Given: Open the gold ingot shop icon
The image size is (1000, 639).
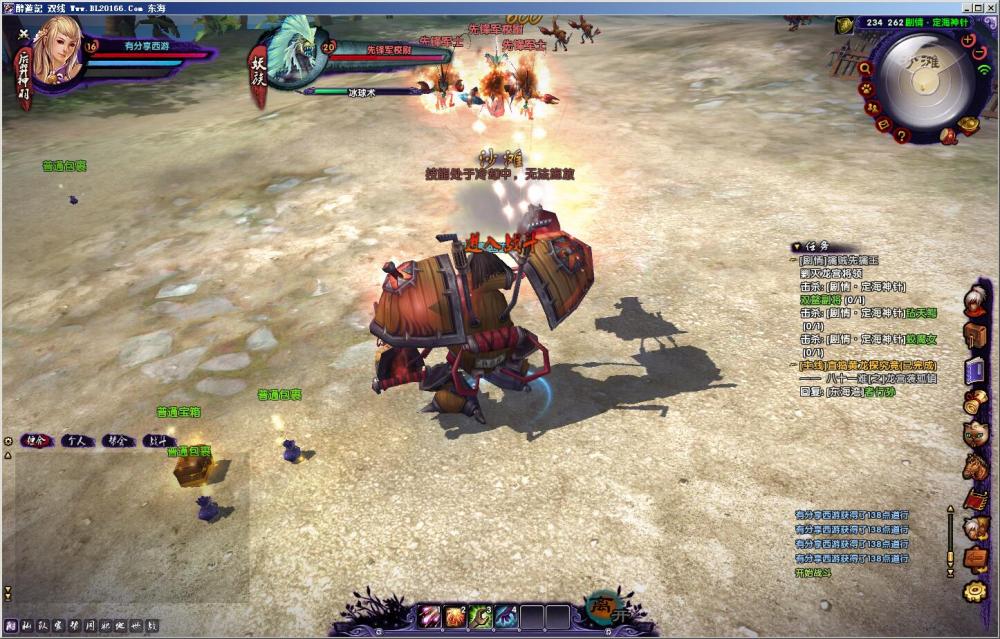Looking at the screenshot, I should [x=967, y=125].
